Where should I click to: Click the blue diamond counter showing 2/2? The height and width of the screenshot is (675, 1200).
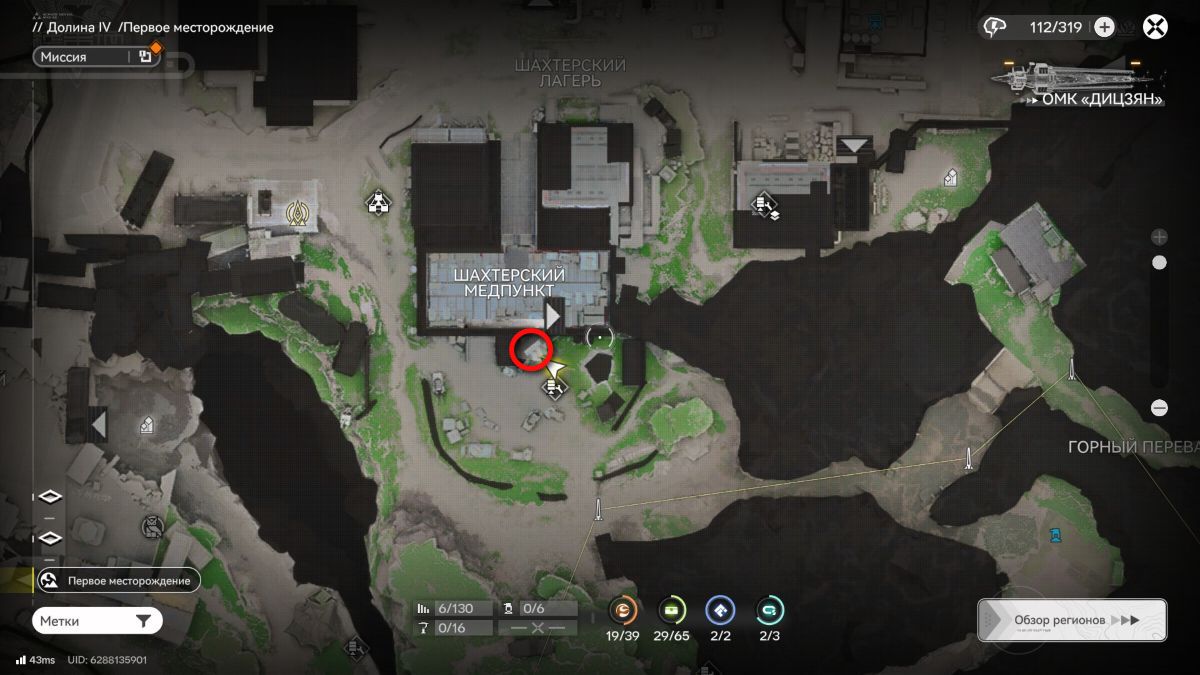(x=720, y=610)
